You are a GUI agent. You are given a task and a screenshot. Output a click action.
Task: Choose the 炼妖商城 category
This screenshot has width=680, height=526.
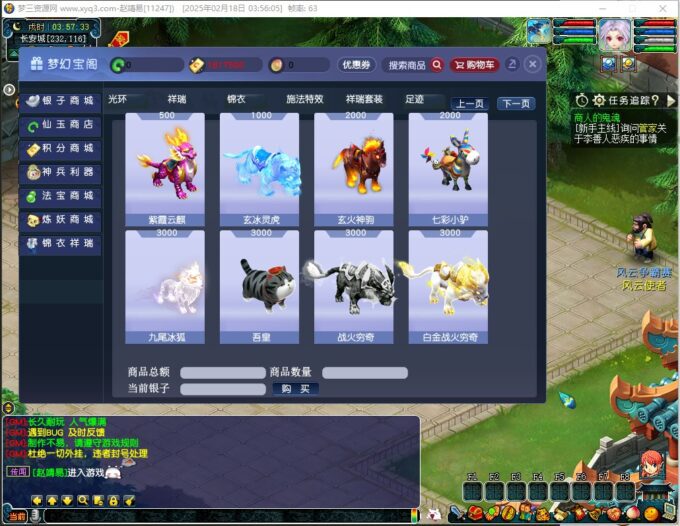point(61,220)
